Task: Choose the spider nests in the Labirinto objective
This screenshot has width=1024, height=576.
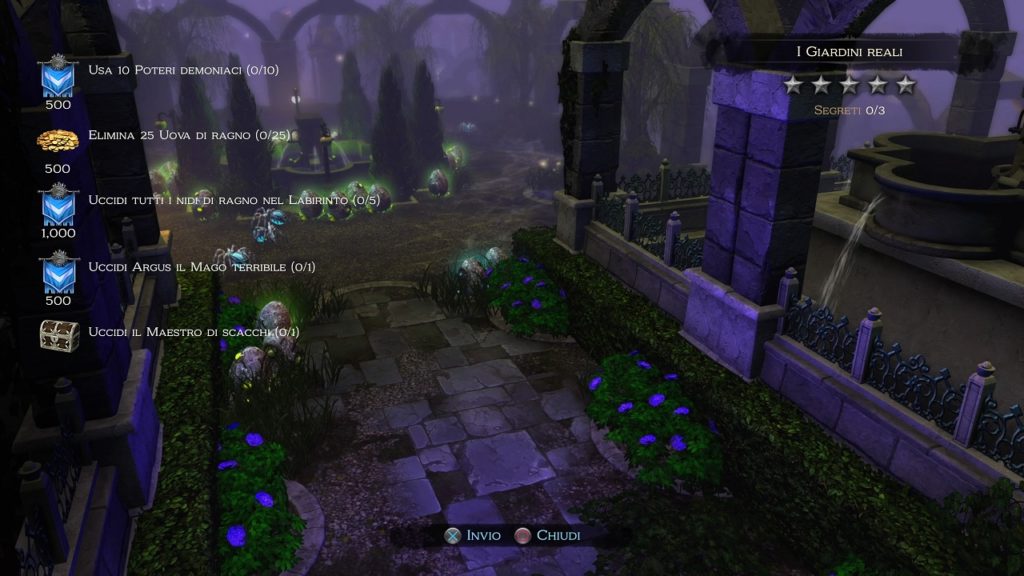Action: [234, 201]
